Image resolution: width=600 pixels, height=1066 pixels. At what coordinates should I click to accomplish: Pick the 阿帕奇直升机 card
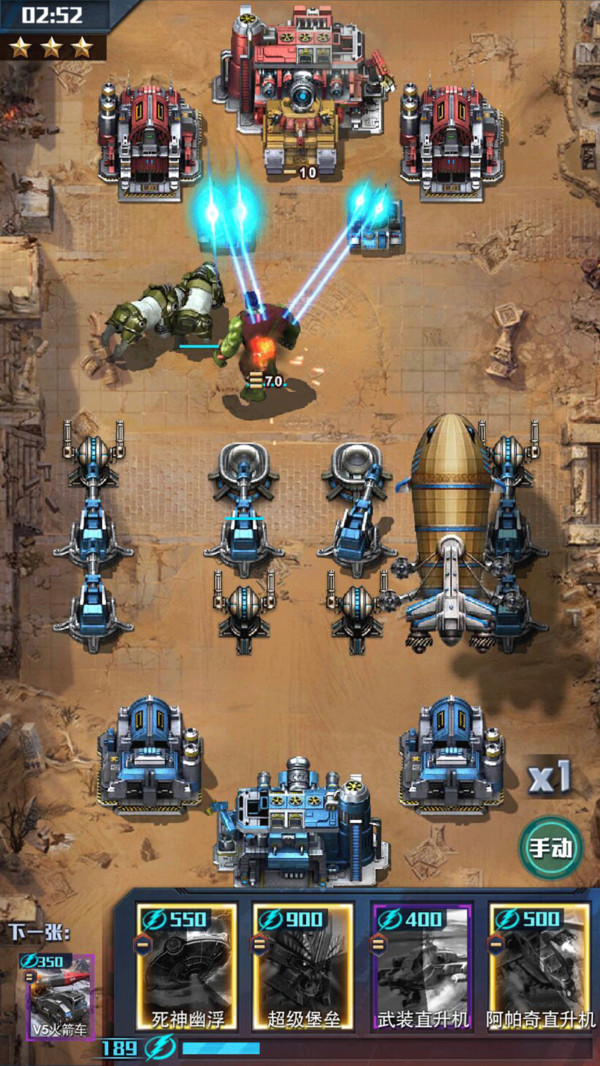tap(539, 968)
